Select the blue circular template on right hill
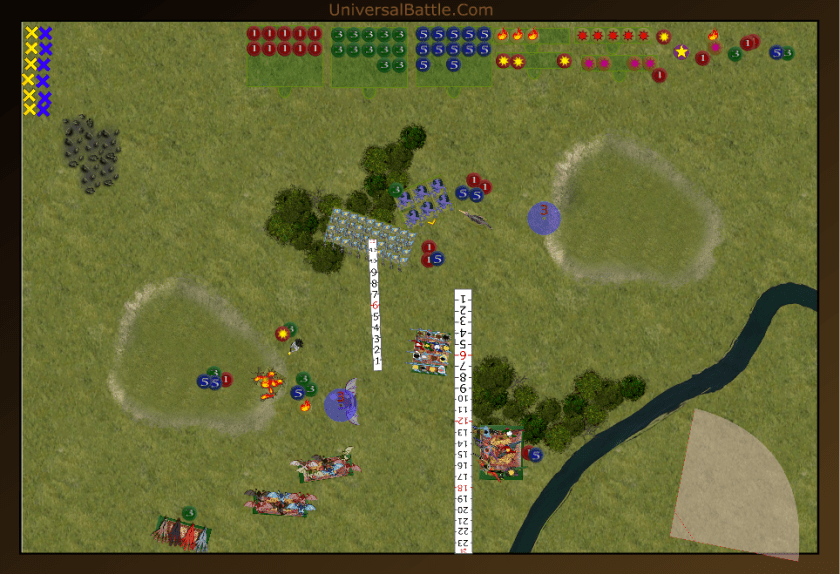Viewport: 840px width, 574px height. (x=544, y=218)
